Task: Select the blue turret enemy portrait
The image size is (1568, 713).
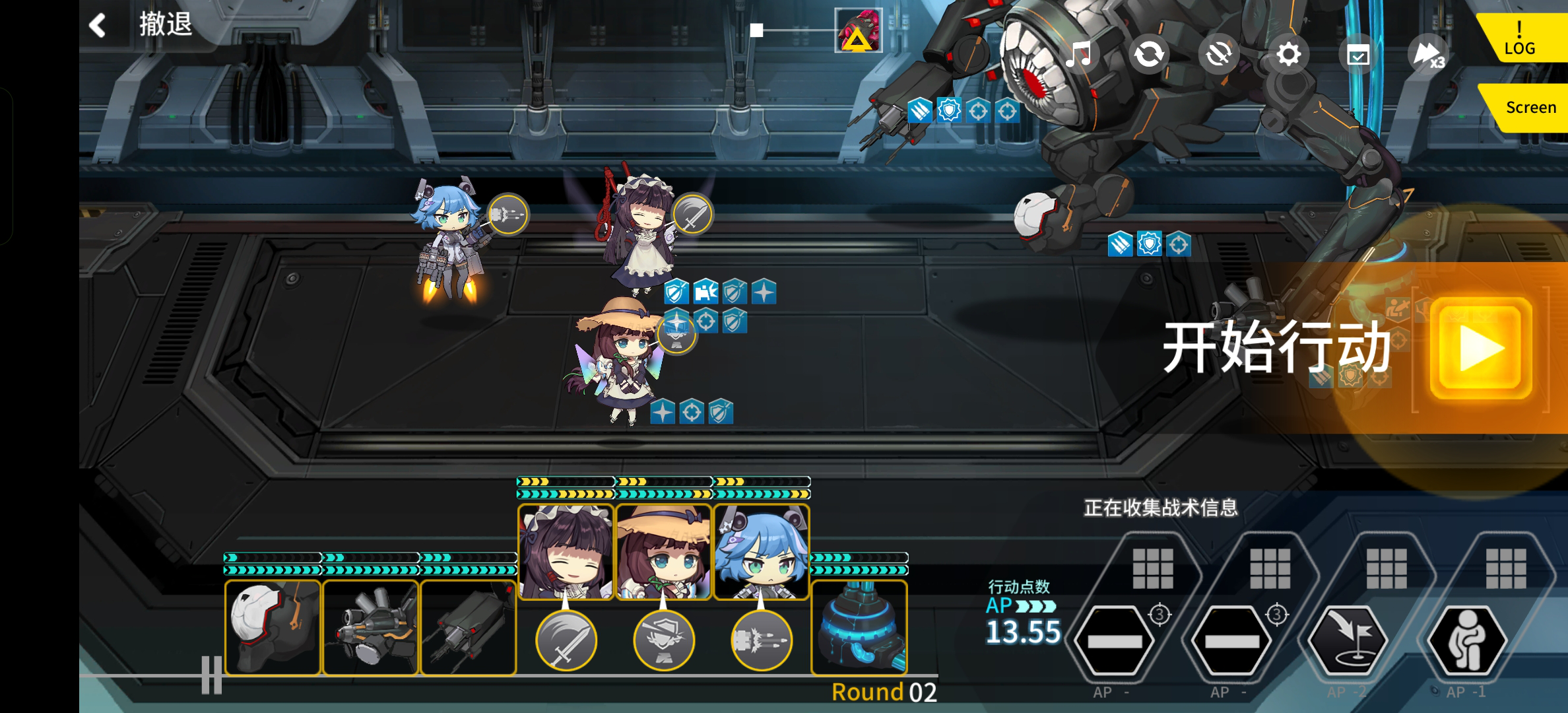Action: click(859, 627)
